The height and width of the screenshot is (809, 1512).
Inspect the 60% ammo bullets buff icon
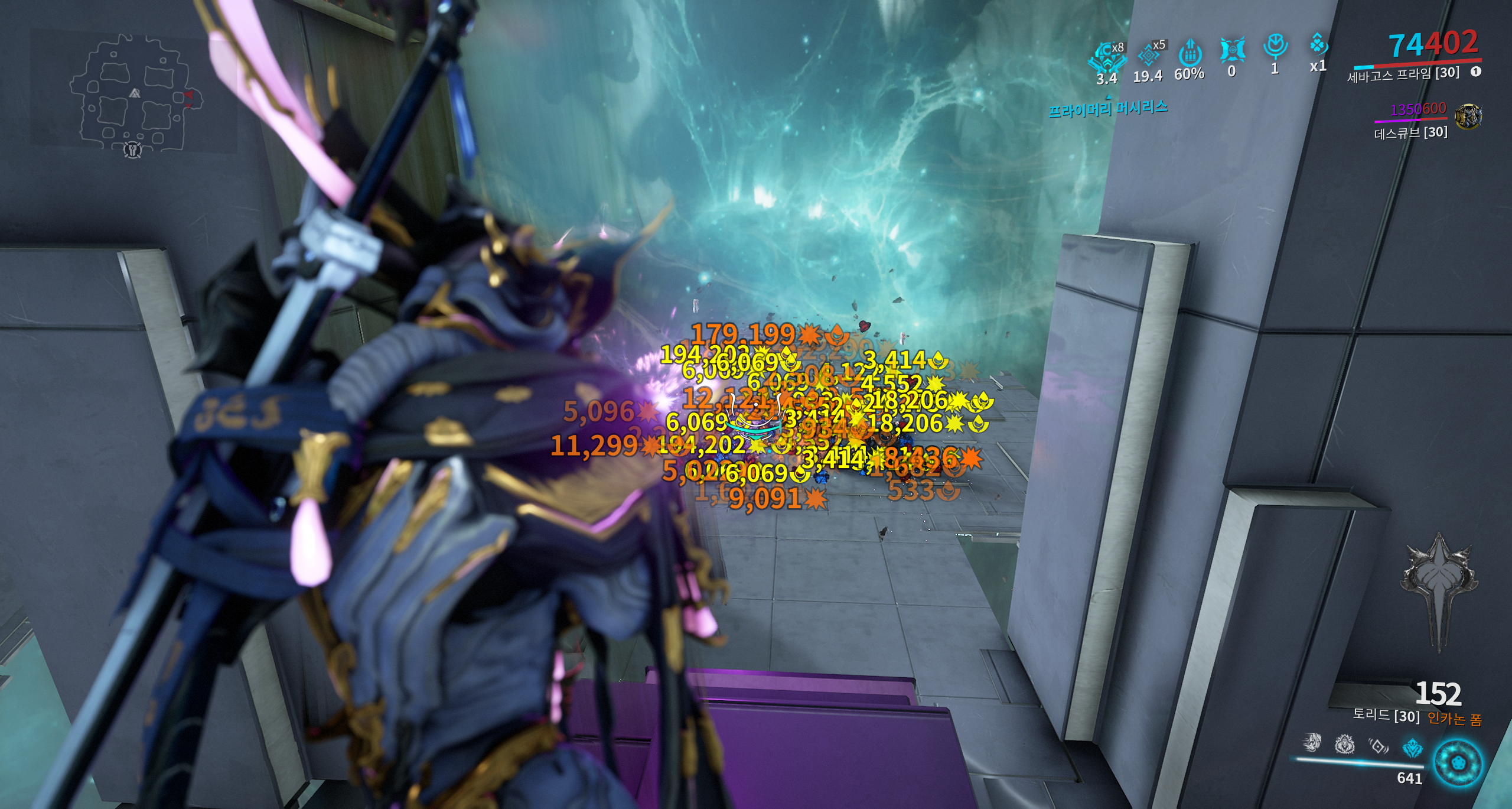(x=1190, y=54)
